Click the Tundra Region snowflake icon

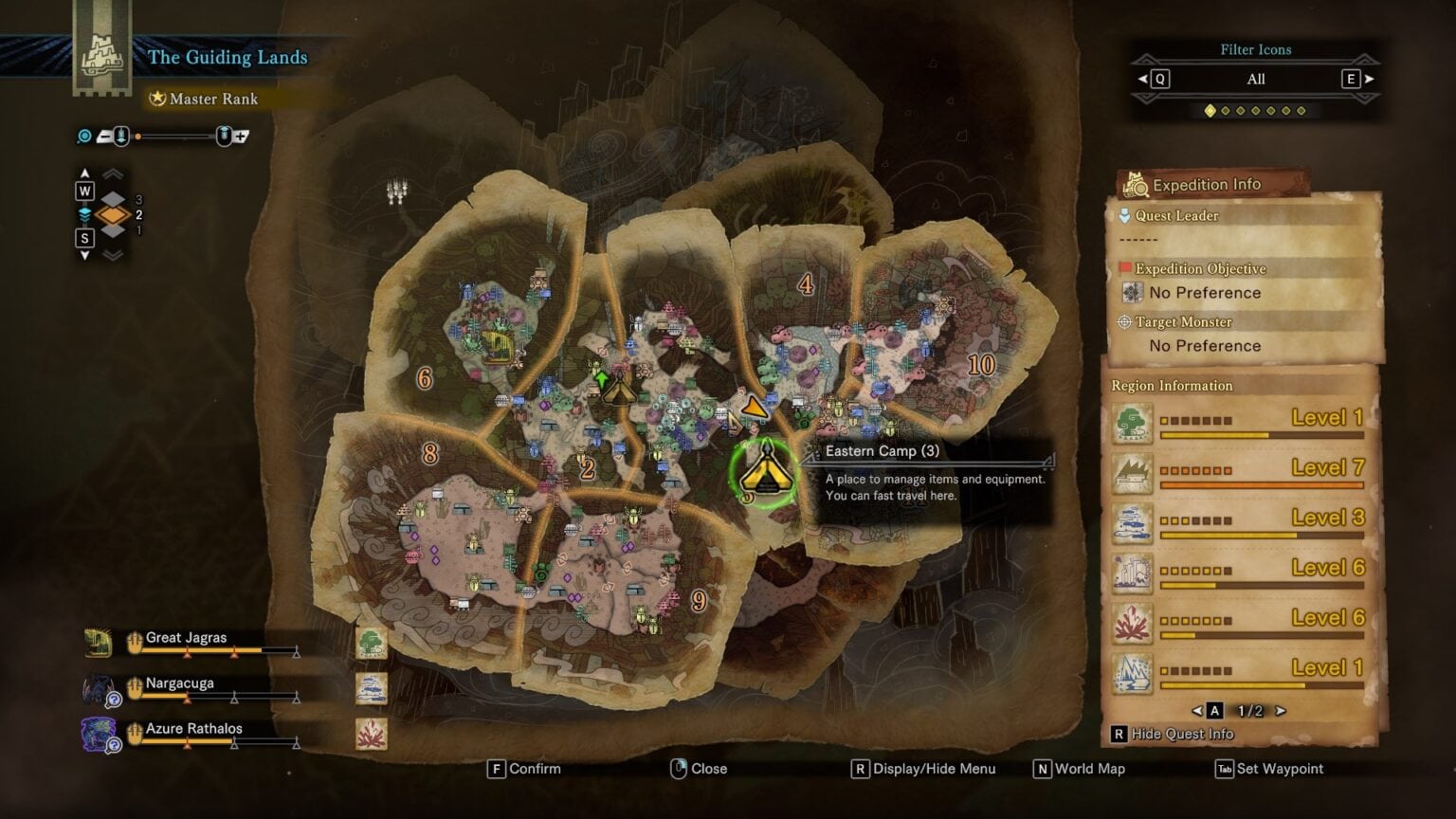[1133, 672]
